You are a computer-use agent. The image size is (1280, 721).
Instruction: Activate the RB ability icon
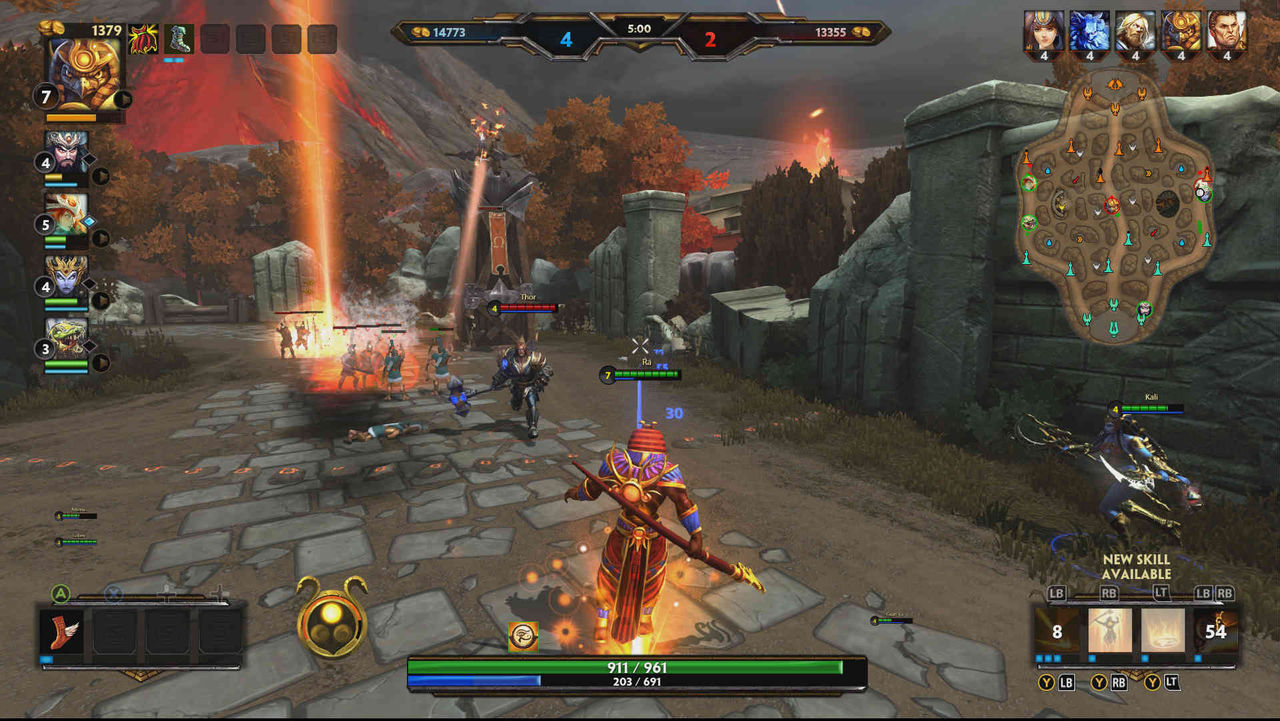(x=1110, y=630)
